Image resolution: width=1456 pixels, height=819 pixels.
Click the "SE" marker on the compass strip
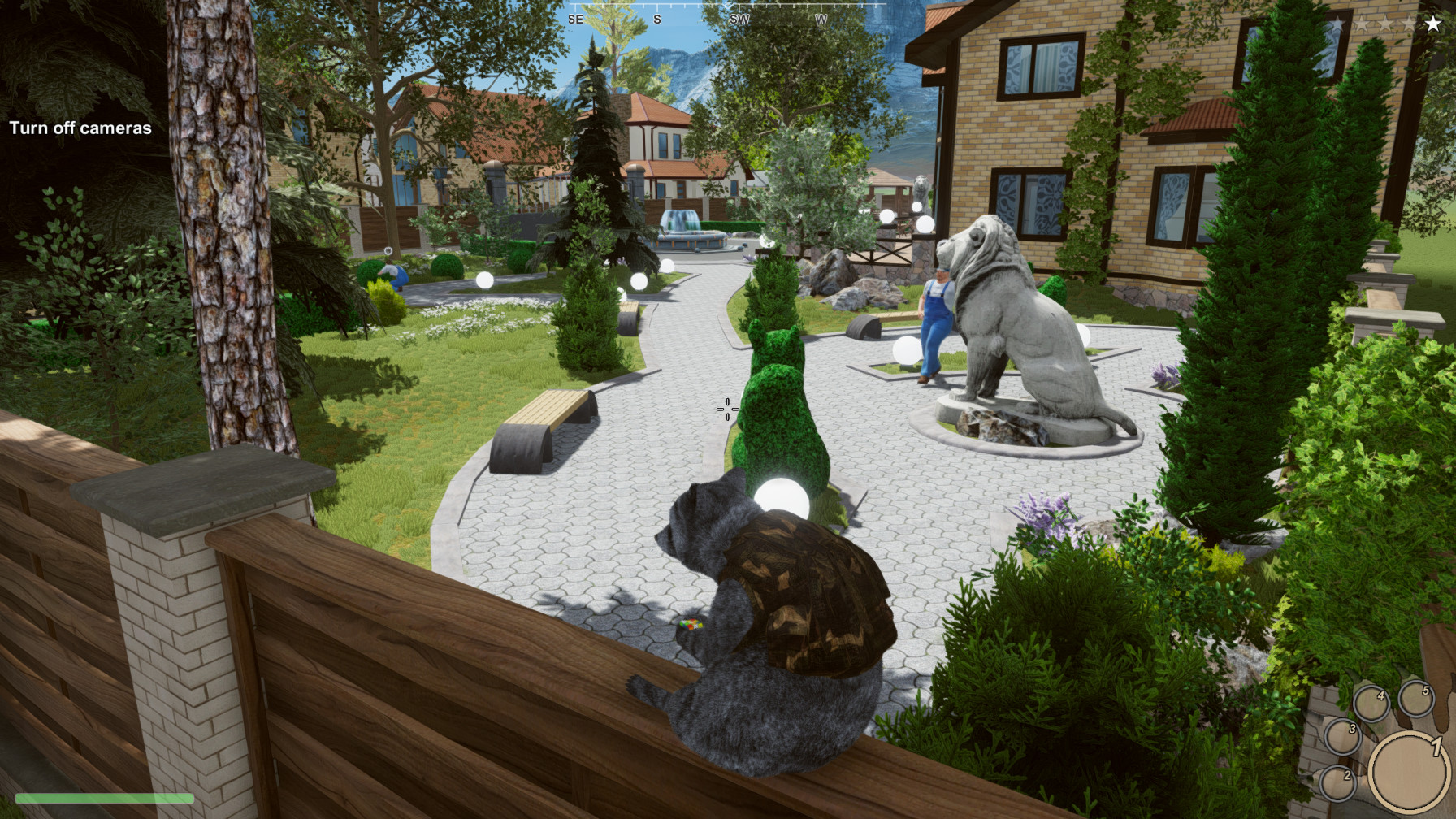click(x=577, y=19)
